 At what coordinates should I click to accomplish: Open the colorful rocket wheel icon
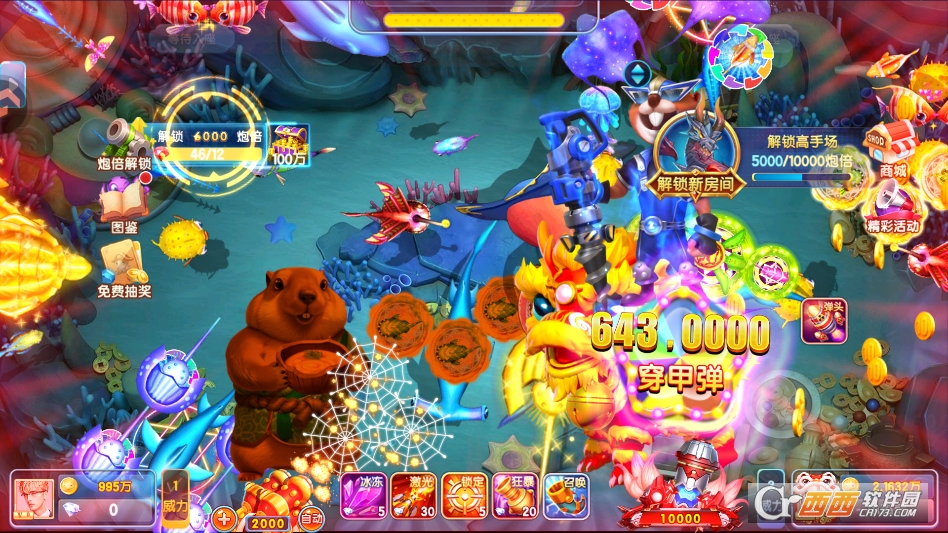pos(739,54)
